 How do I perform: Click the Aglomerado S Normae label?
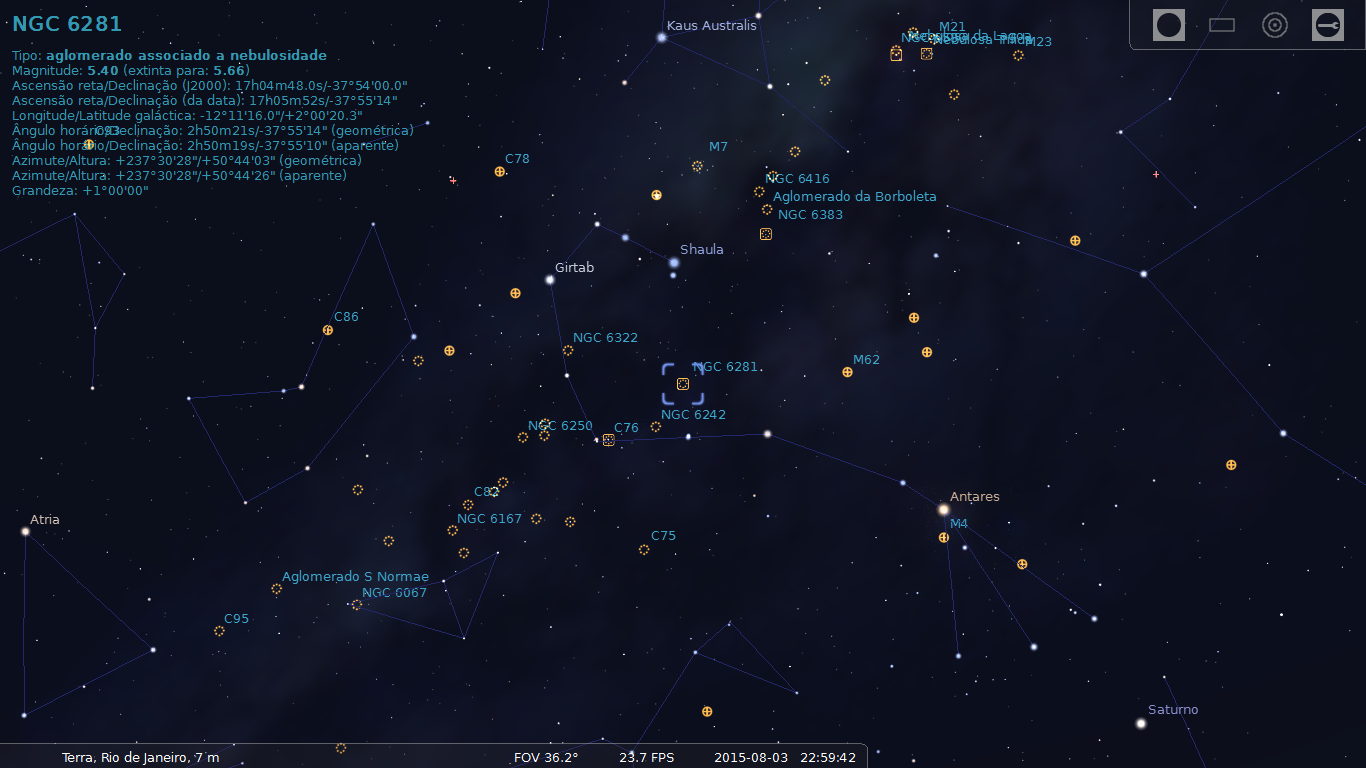tap(356, 576)
